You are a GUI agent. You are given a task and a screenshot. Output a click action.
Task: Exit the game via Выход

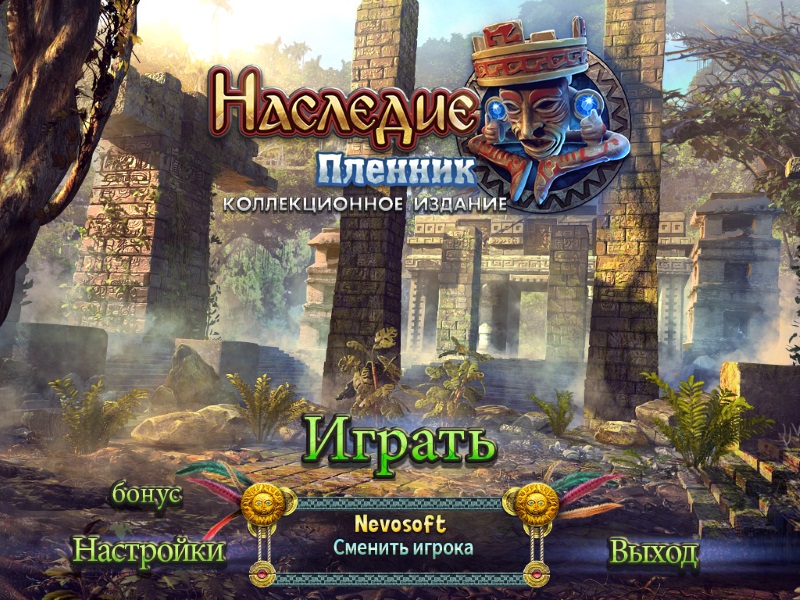(x=653, y=552)
